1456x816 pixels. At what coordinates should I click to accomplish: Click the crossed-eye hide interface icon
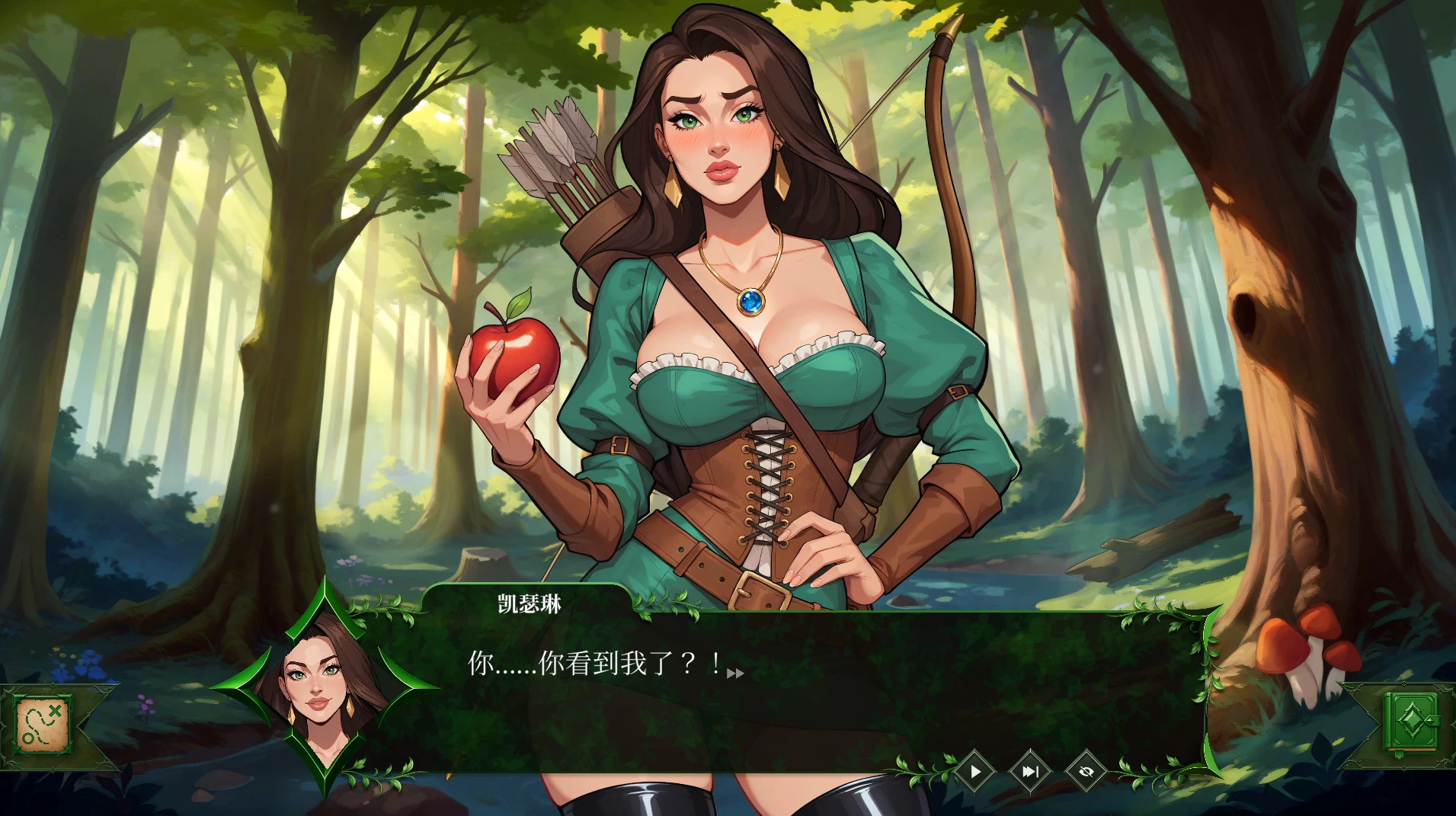[1086, 771]
